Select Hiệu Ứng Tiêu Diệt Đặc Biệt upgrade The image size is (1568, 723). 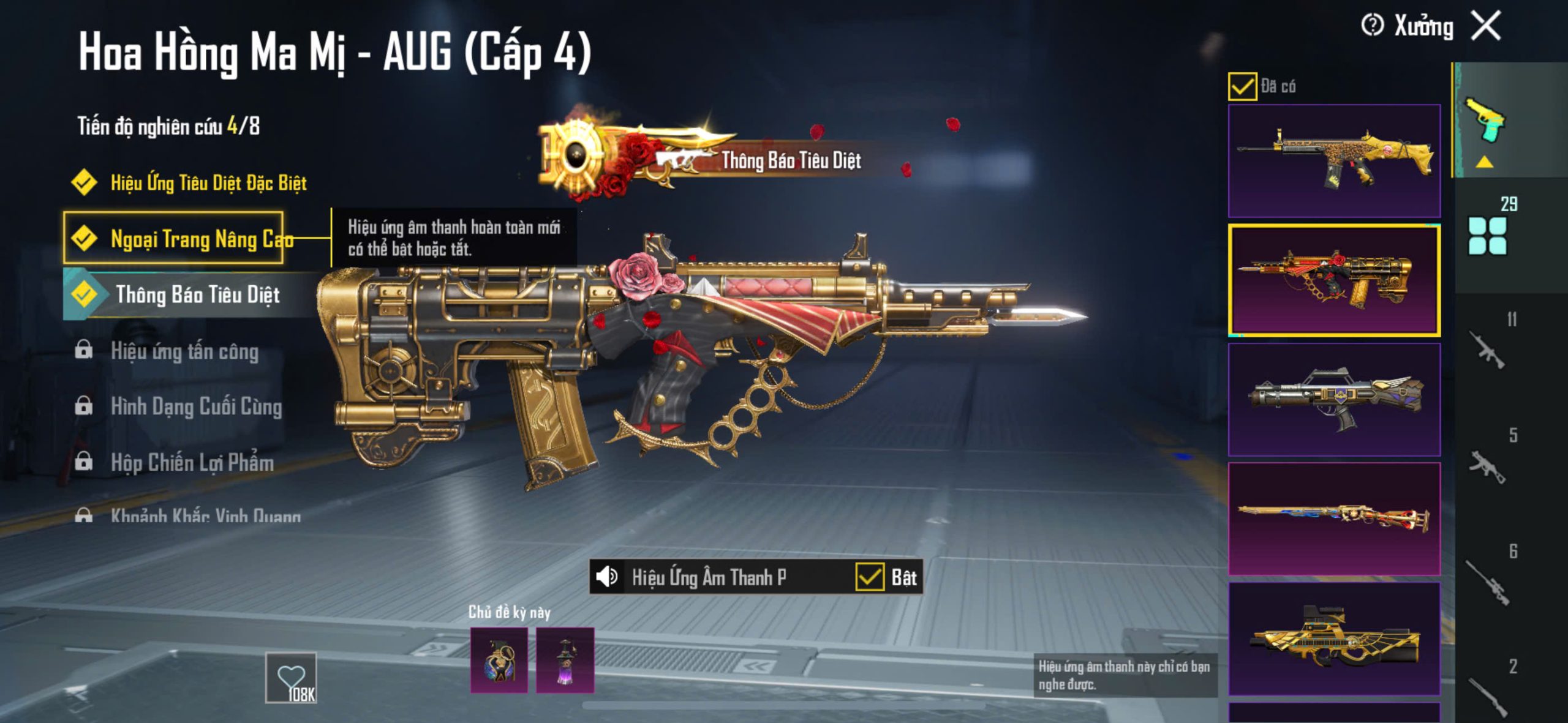click(x=208, y=182)
